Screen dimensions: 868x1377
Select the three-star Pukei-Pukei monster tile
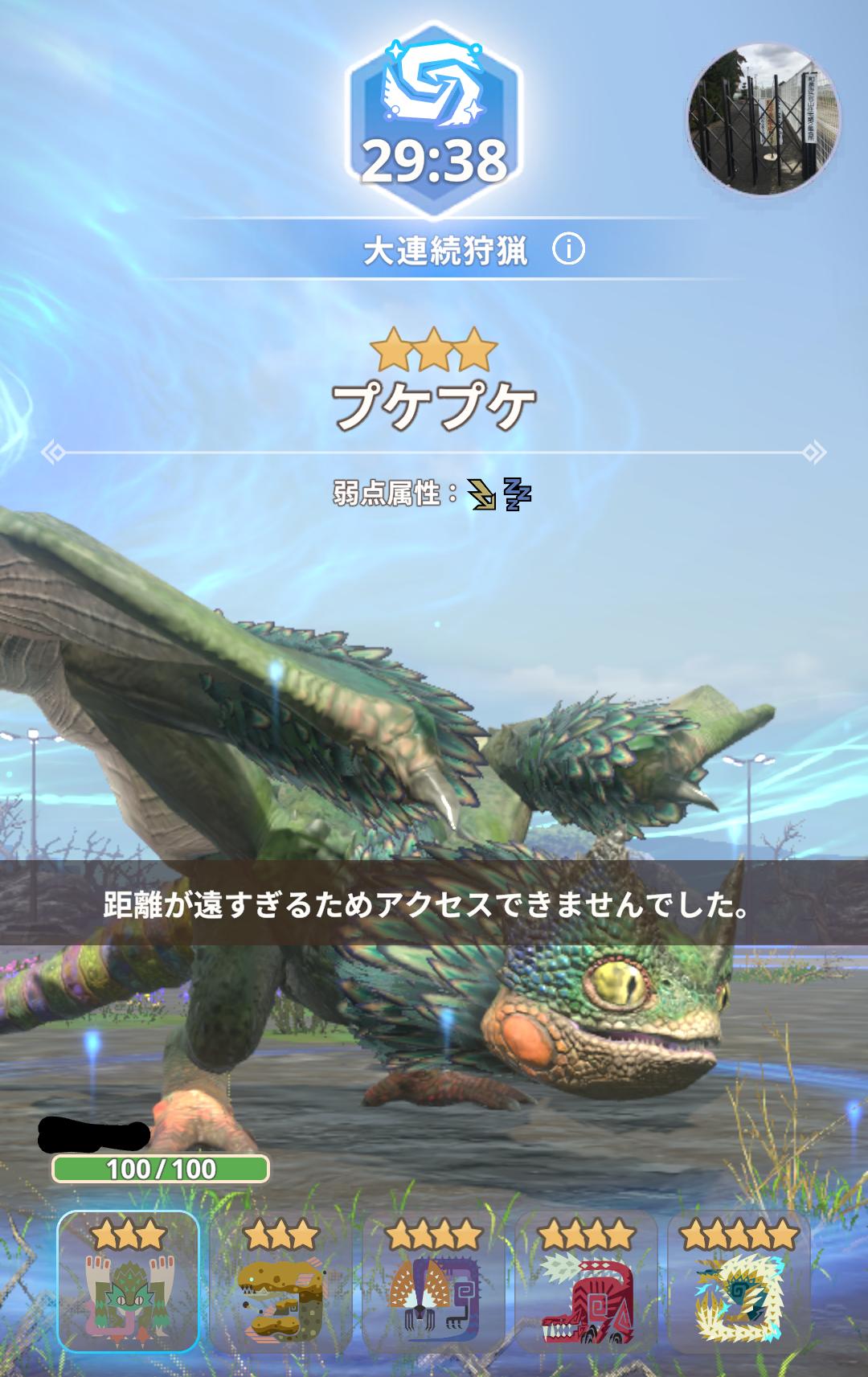click(129, 1284)
